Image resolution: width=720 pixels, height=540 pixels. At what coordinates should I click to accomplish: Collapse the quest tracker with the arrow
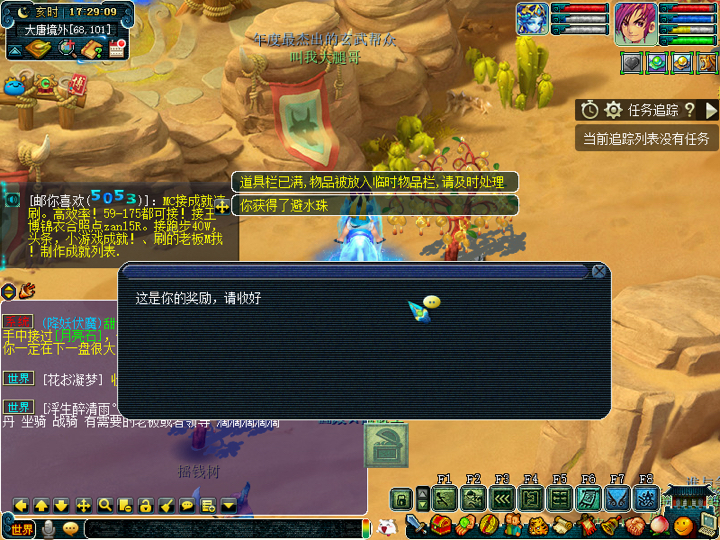pos(710,110)
